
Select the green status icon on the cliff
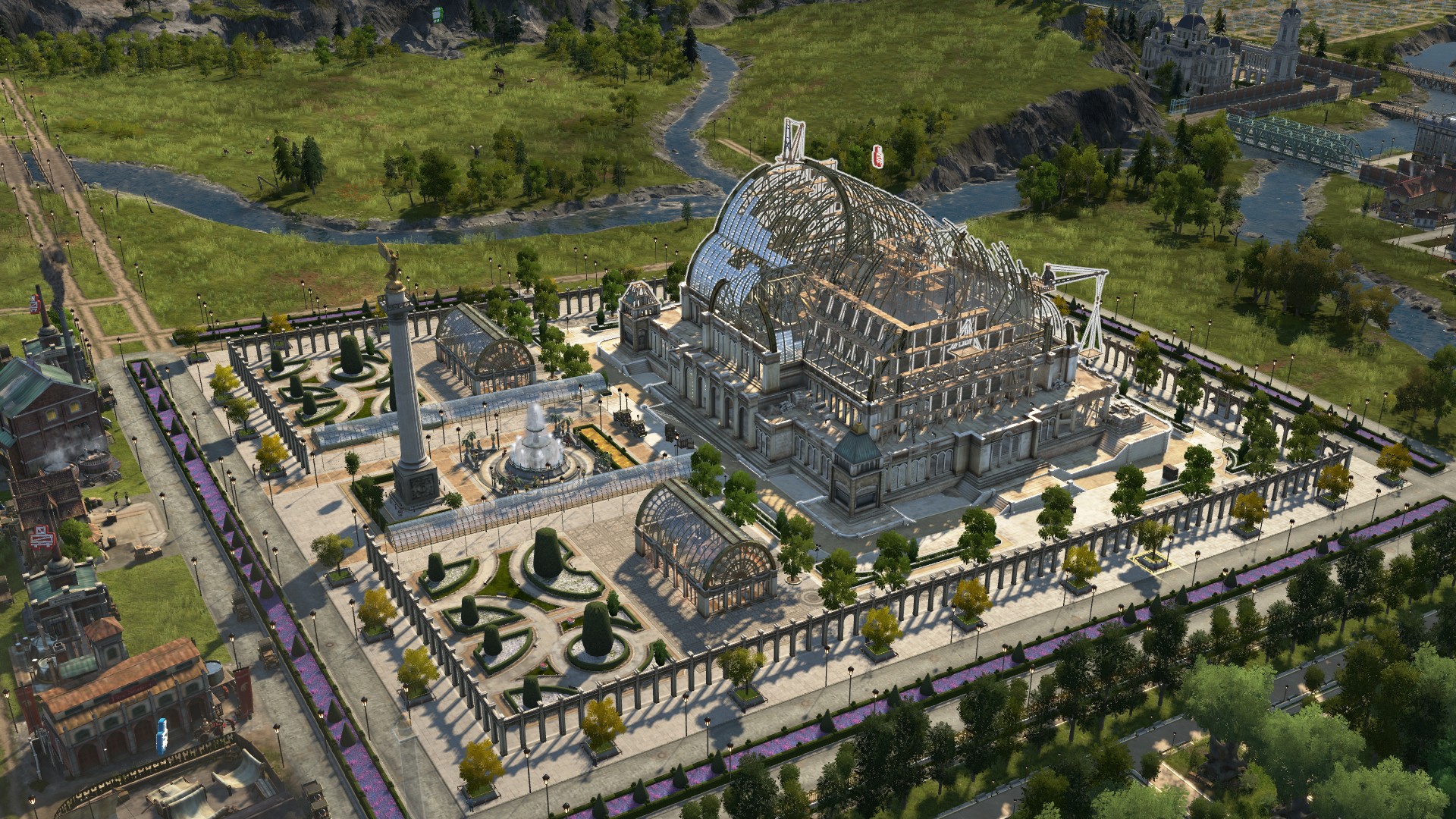pos(437,14)
